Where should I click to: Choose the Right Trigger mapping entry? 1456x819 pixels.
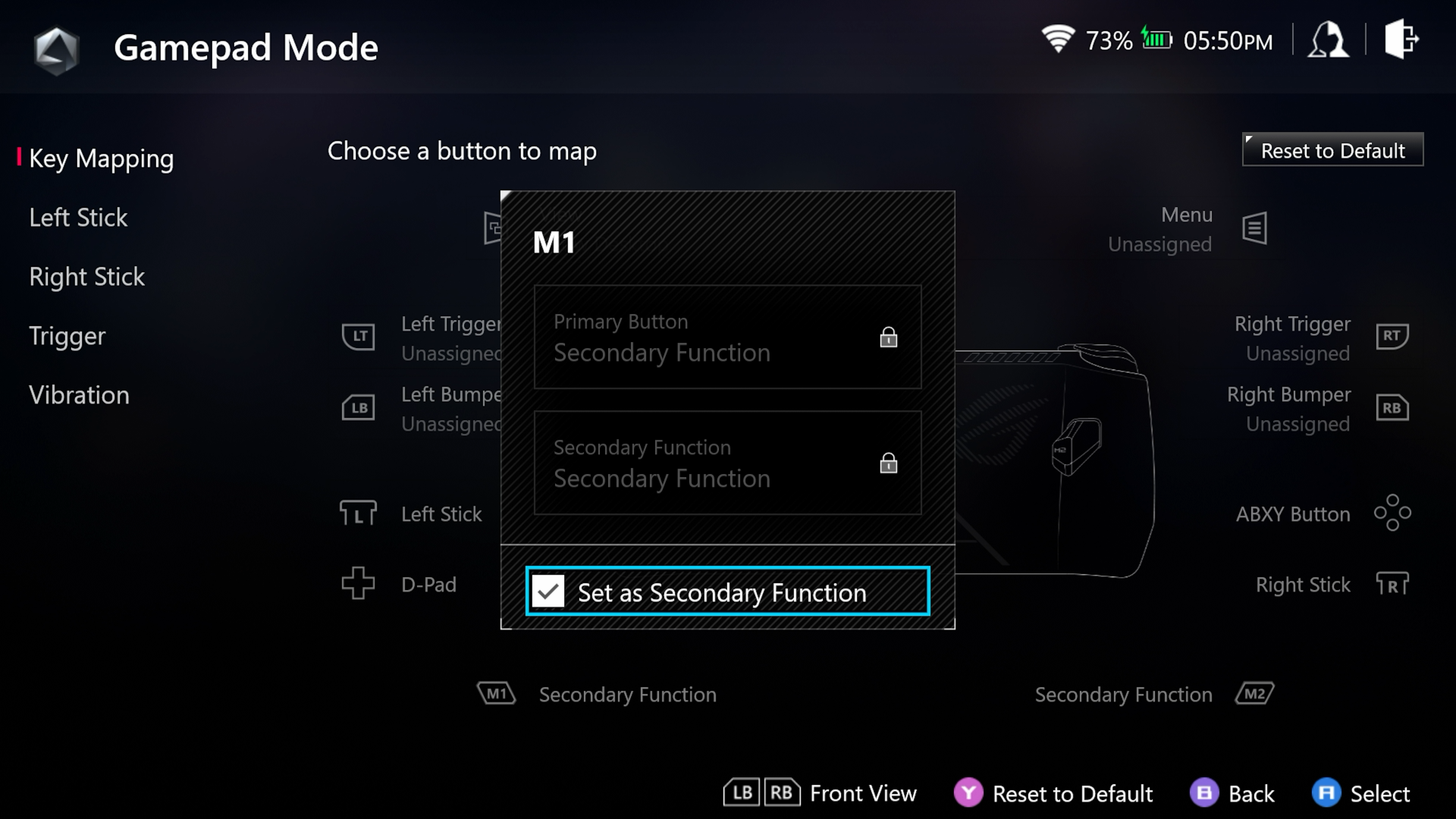point(1319,337)
